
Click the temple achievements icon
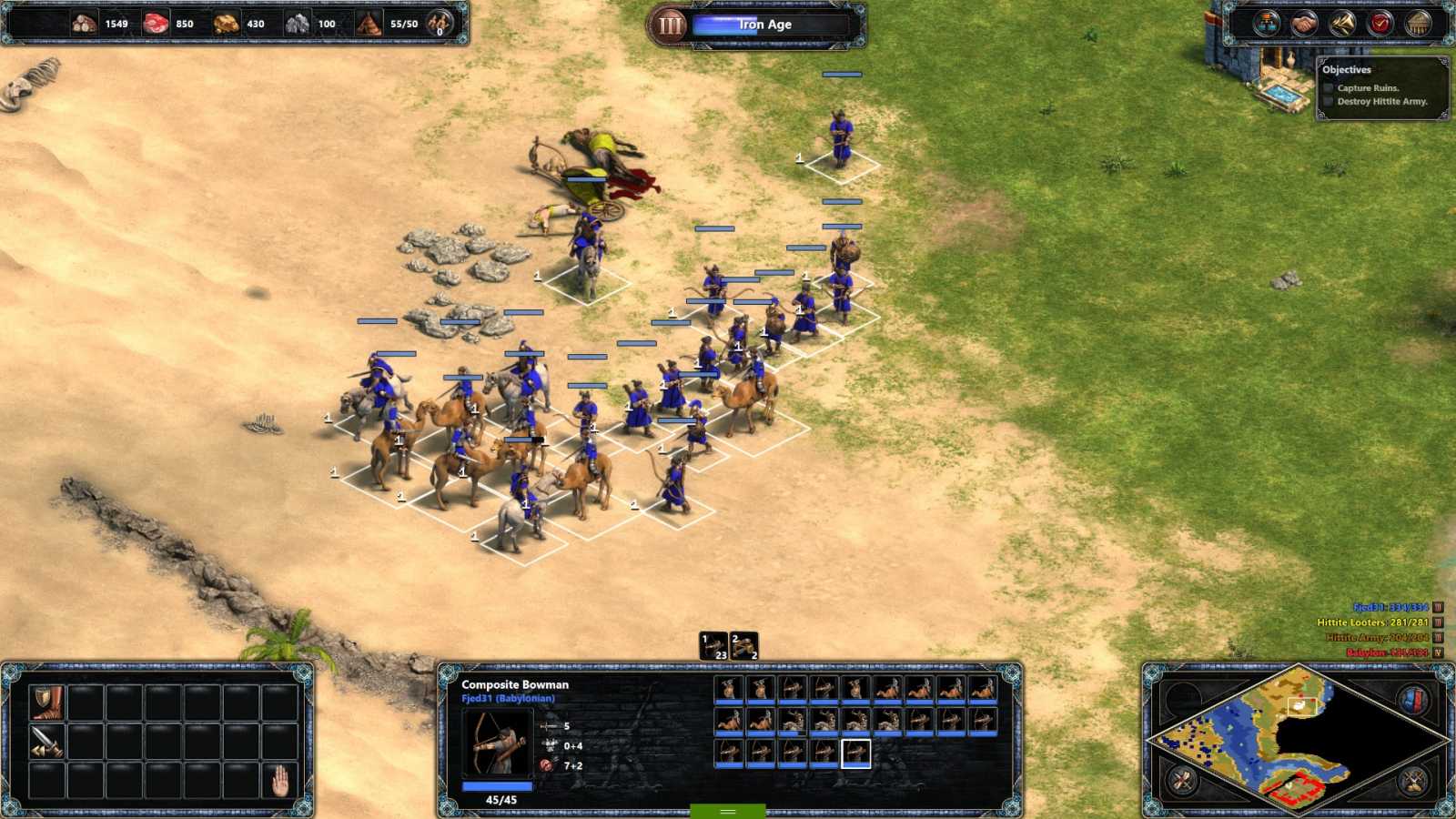[x=1416, y=22]
